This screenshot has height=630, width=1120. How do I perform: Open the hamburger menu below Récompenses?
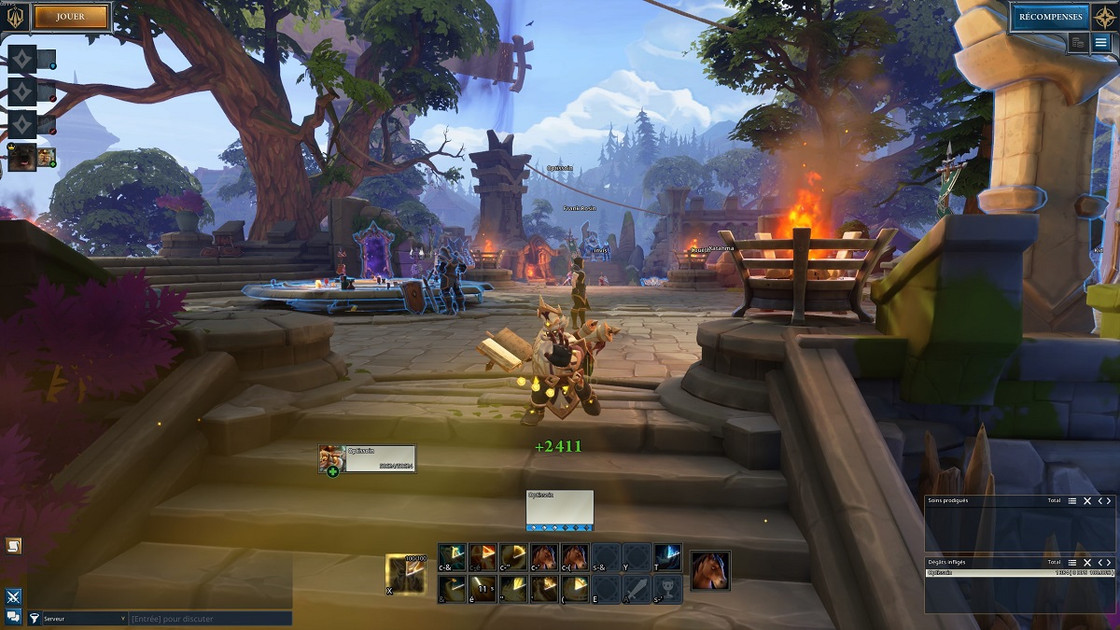pos(1101,43)
